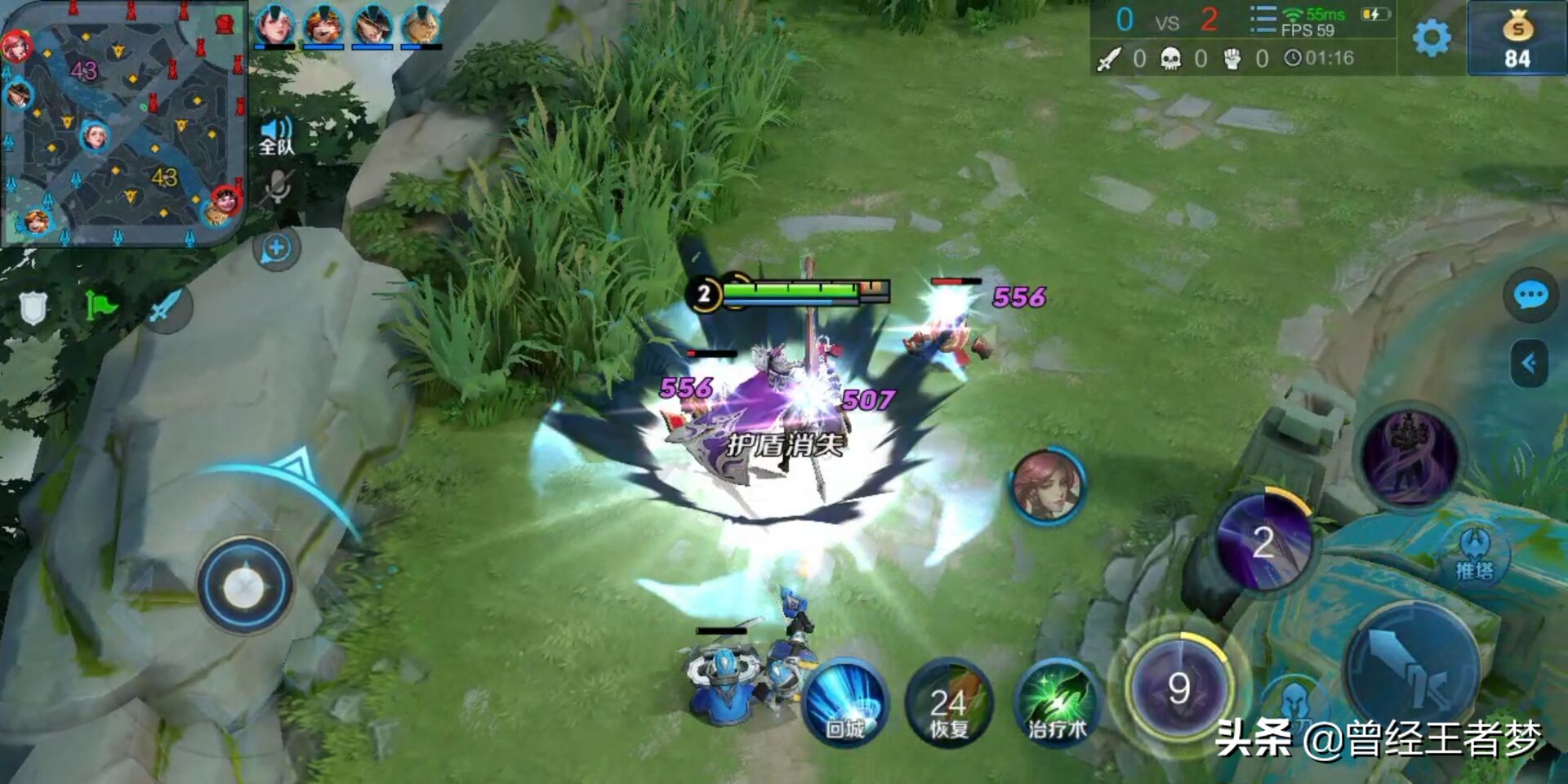
Task: Toggle the microphone icon
Action: pos(278,187)
